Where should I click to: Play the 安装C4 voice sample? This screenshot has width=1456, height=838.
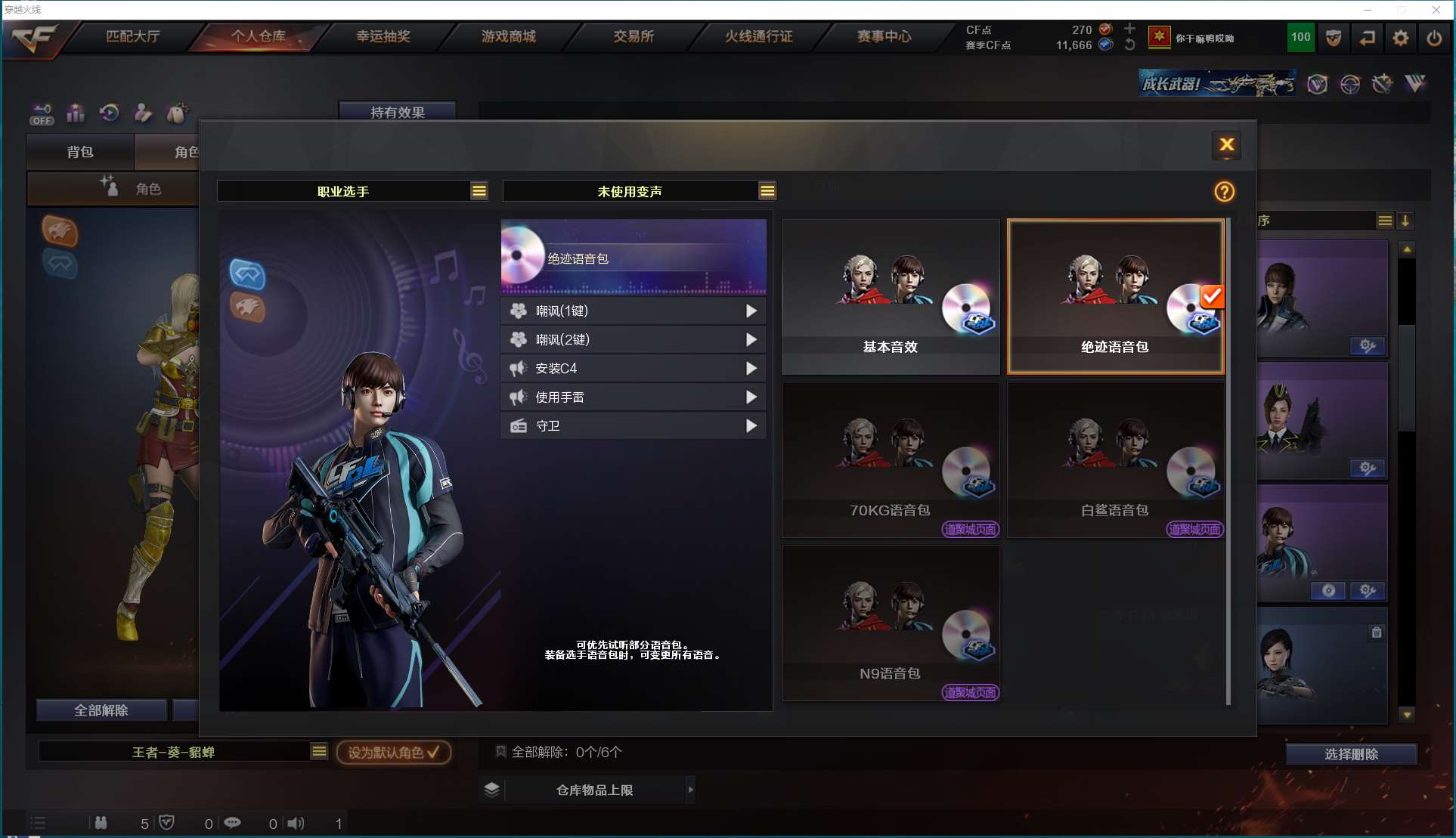tap(751, 368)
